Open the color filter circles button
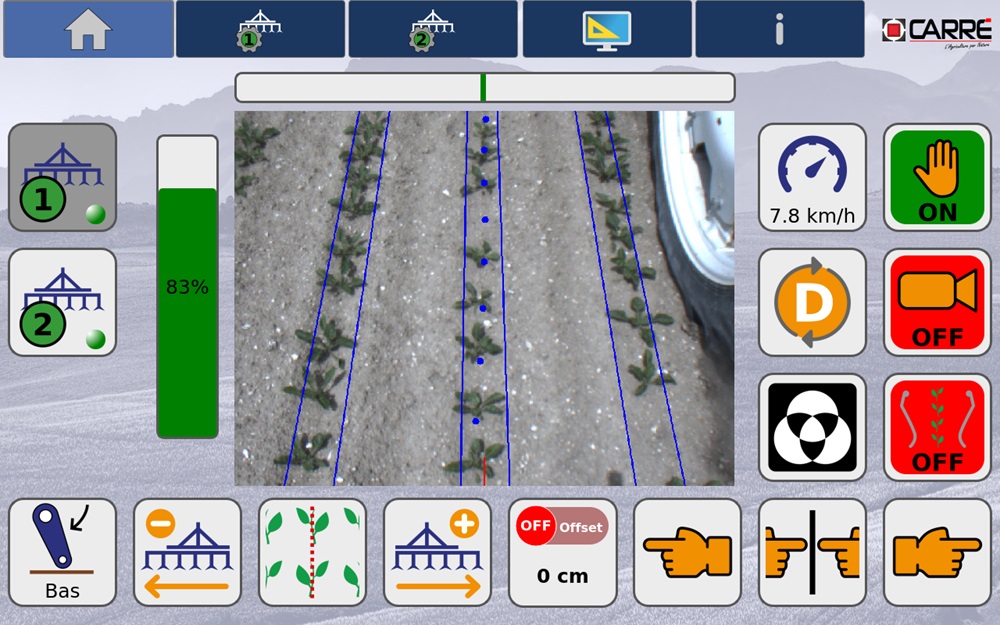The width and height of the screenshot is (1000, 625). click(812, 427)
